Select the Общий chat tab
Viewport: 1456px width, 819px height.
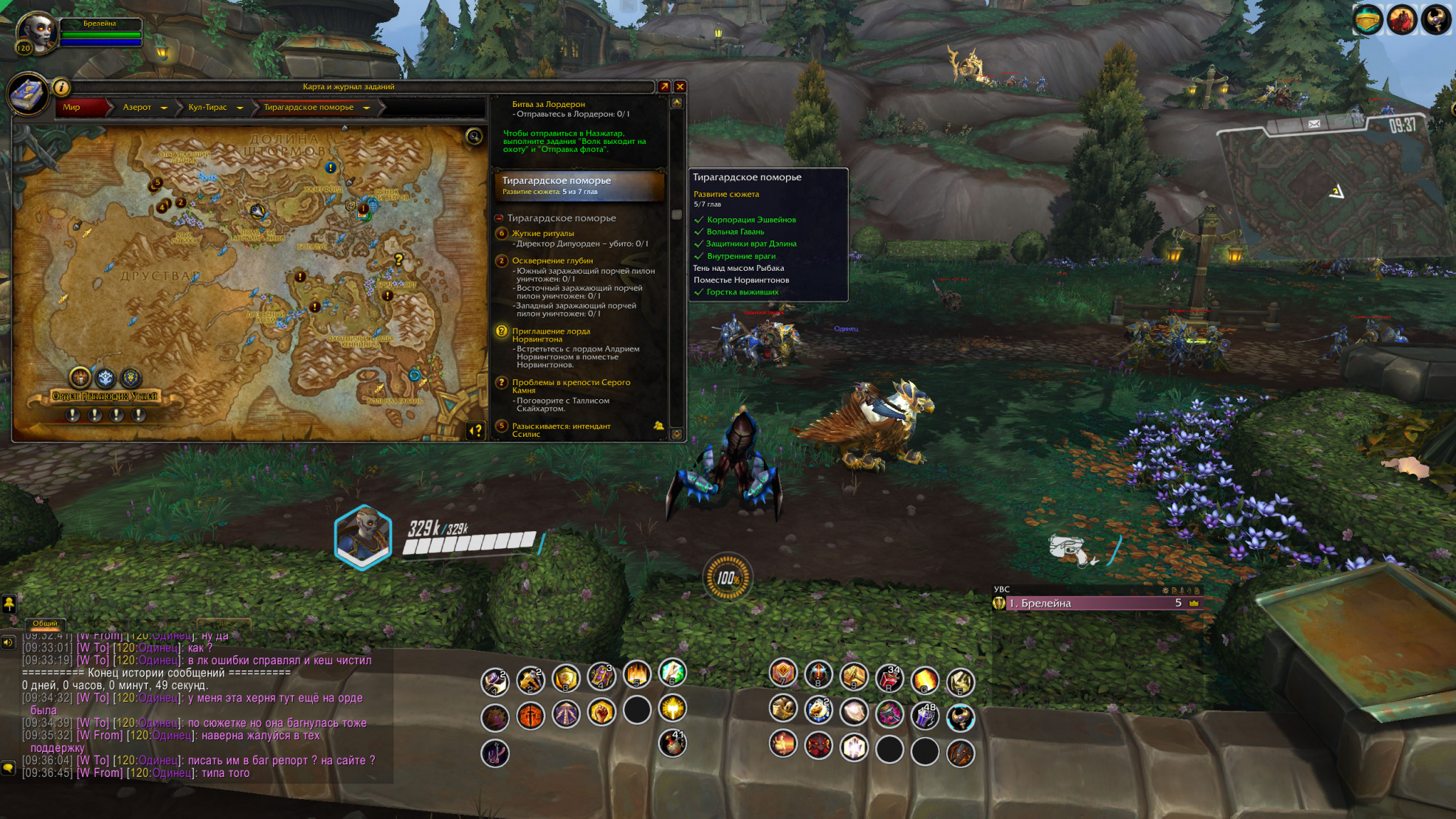45,623
